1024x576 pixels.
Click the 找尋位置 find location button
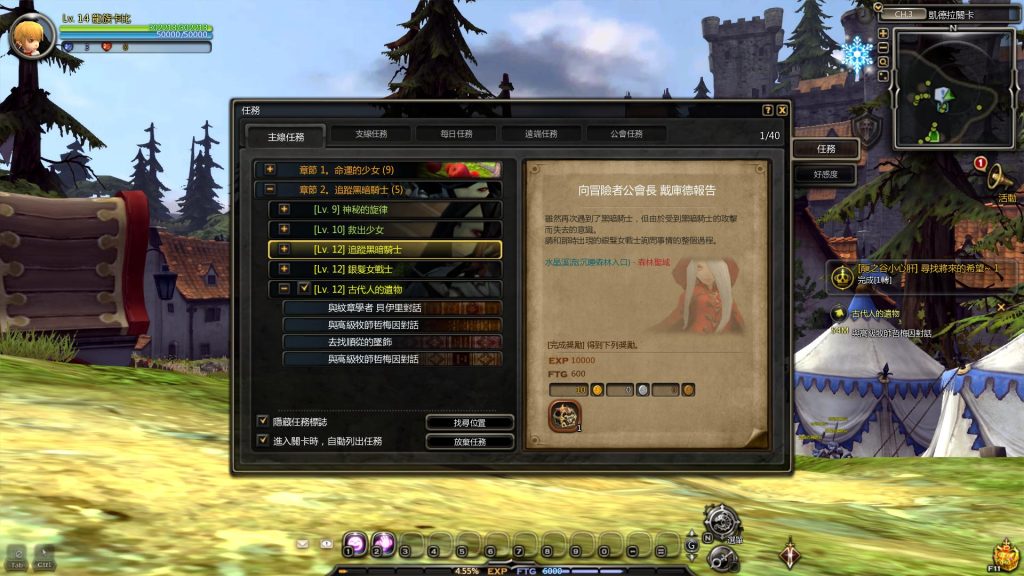tap(470, 422)
